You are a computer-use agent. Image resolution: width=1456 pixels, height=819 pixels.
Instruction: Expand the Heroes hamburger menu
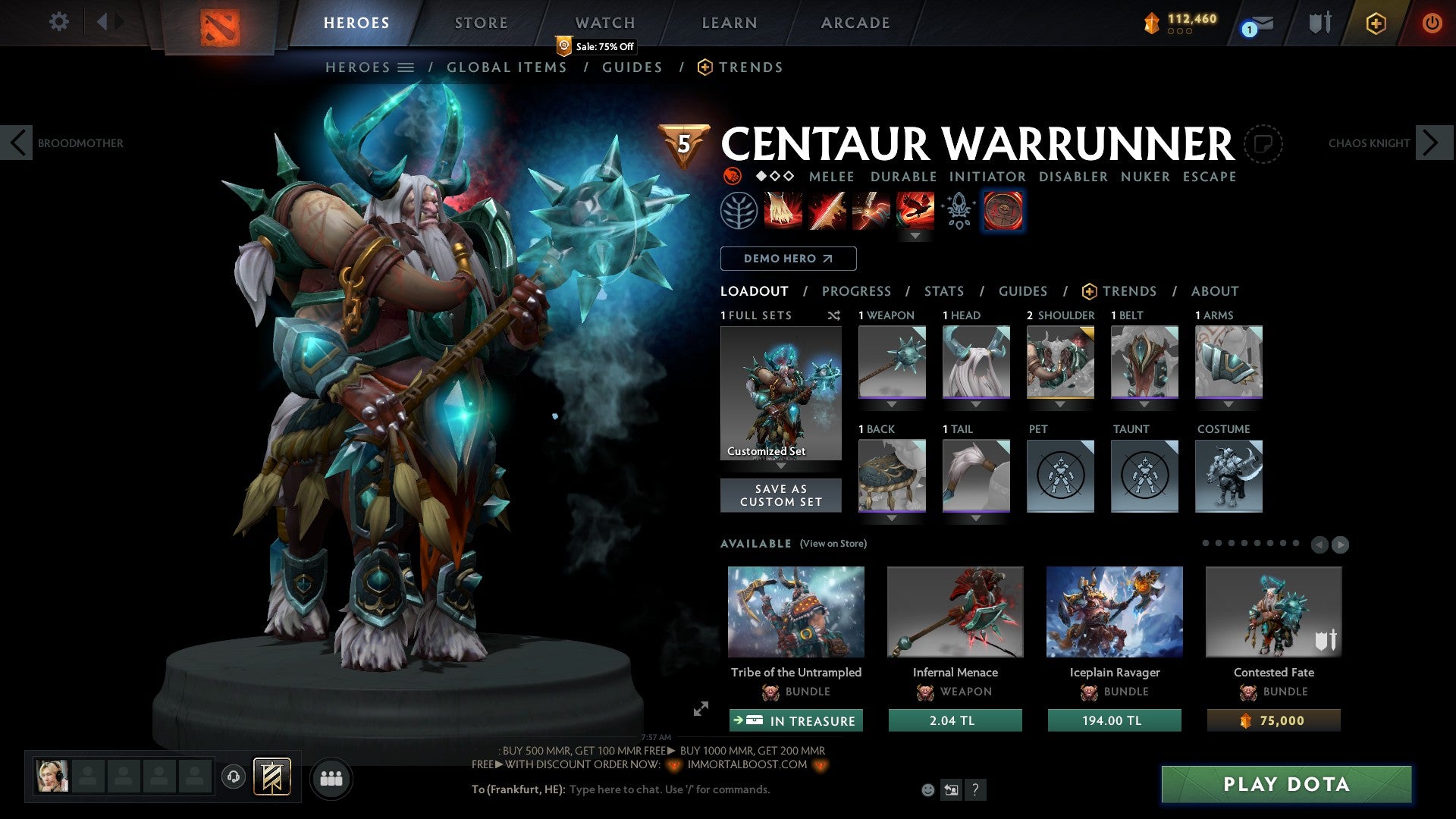406,67
